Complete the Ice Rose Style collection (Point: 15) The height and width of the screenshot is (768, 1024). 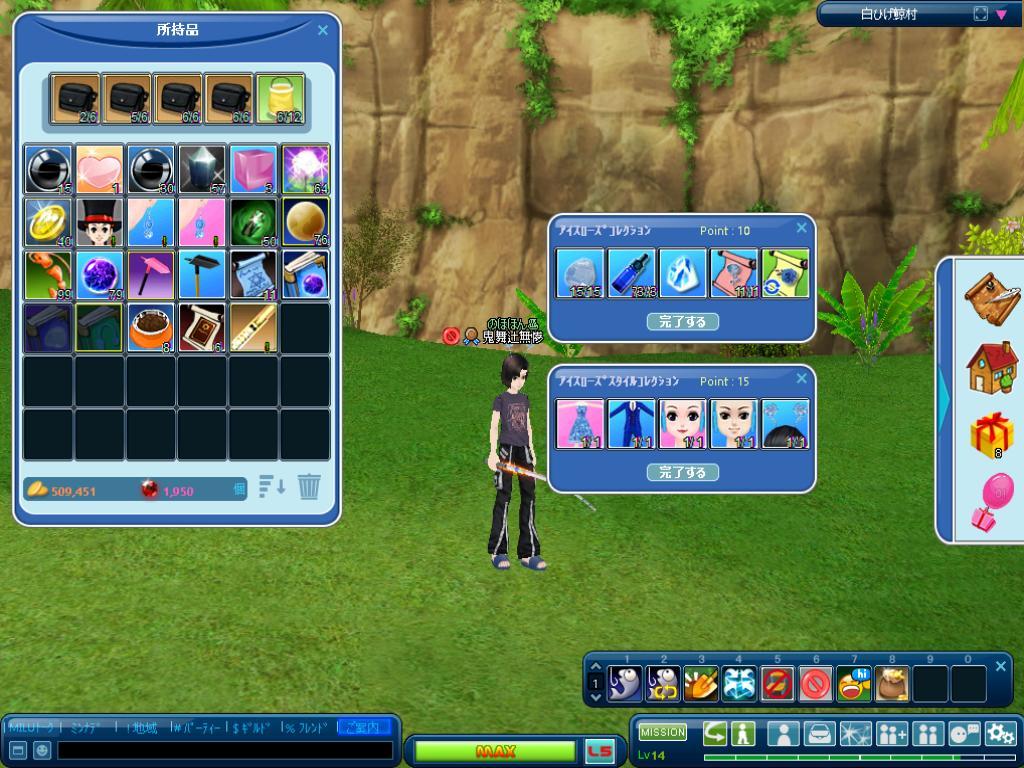[x=682, y=472]
